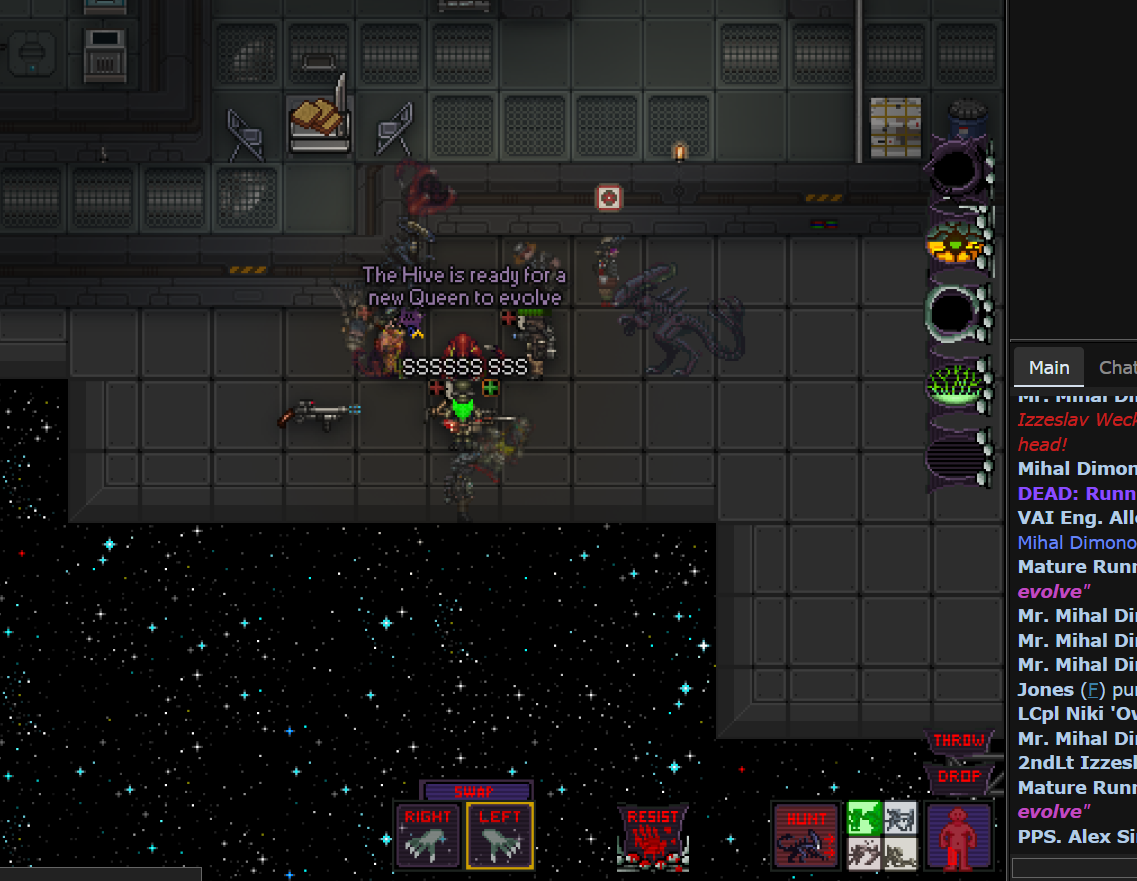Select the RIGHT hand claw slot

[427, 835]
